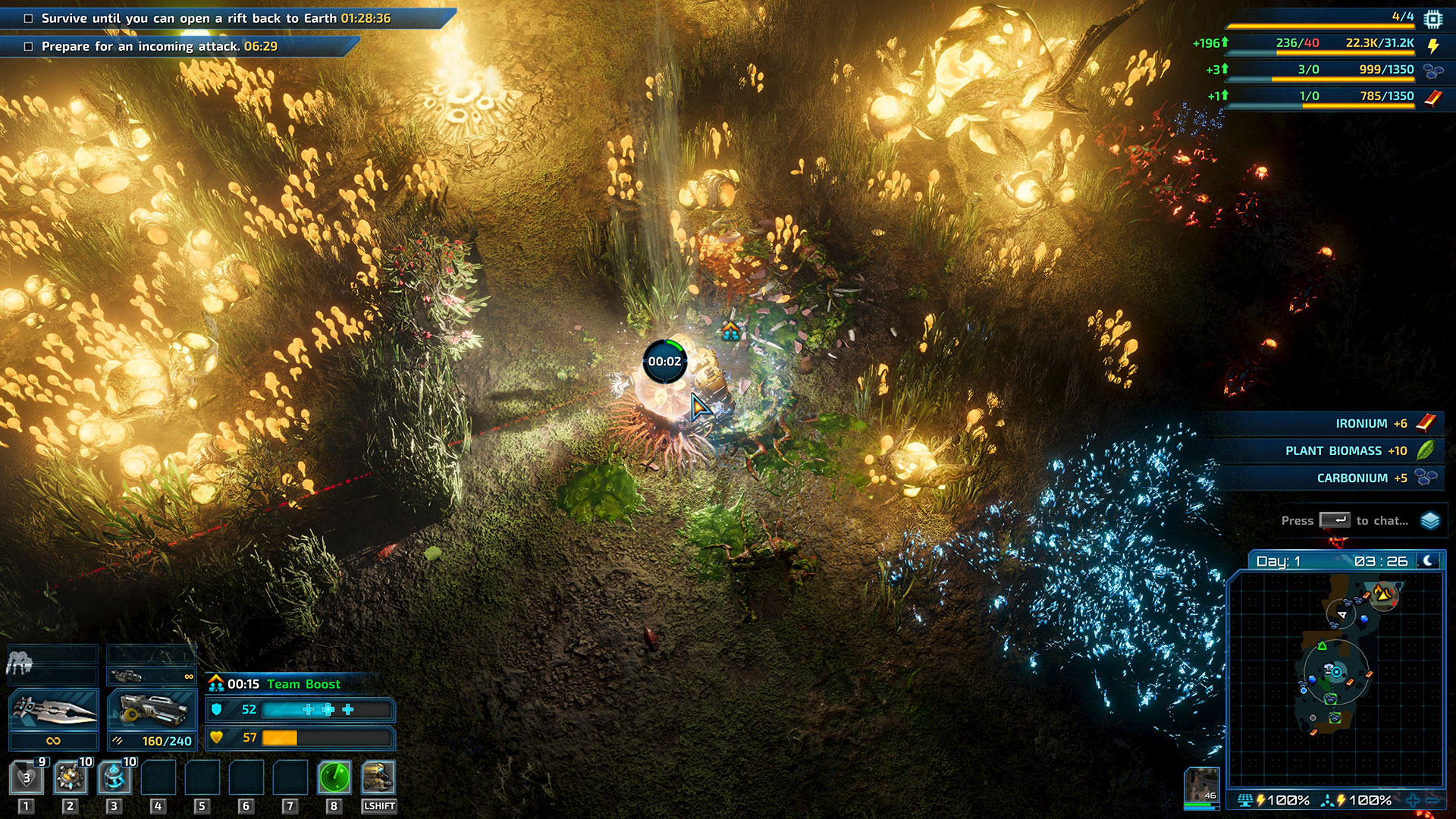Zoom in the minimap with plus button
The width and height of the screenshot is (1456, 819).
[1413, 800]
